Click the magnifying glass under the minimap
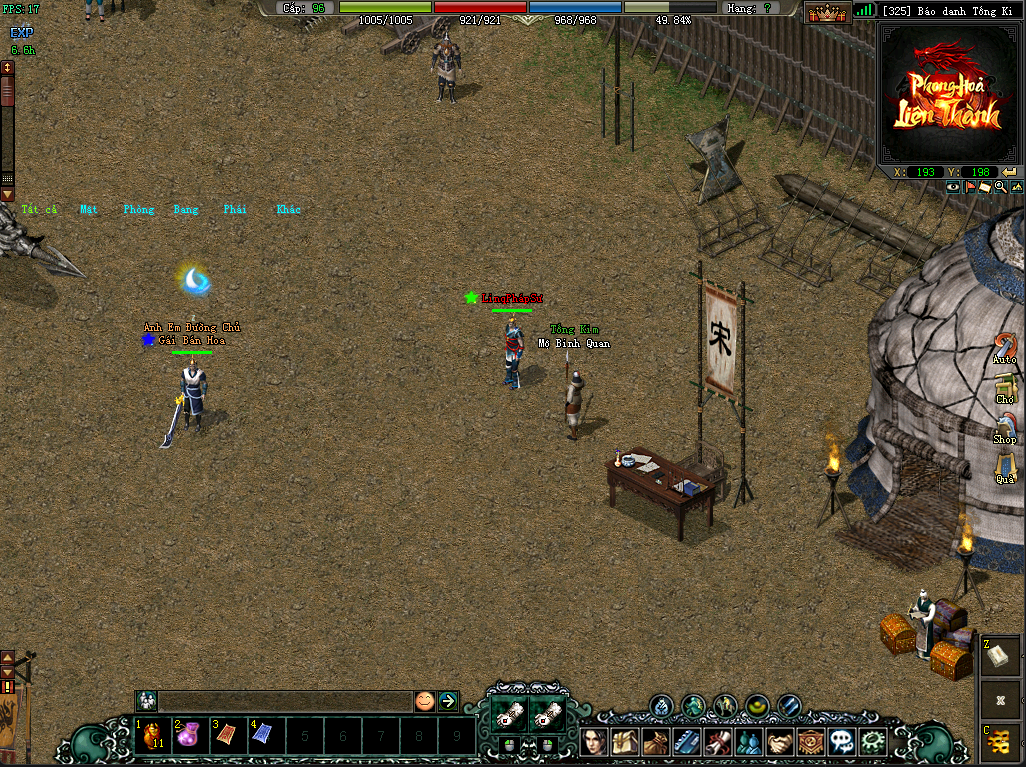 [1000, 187]
